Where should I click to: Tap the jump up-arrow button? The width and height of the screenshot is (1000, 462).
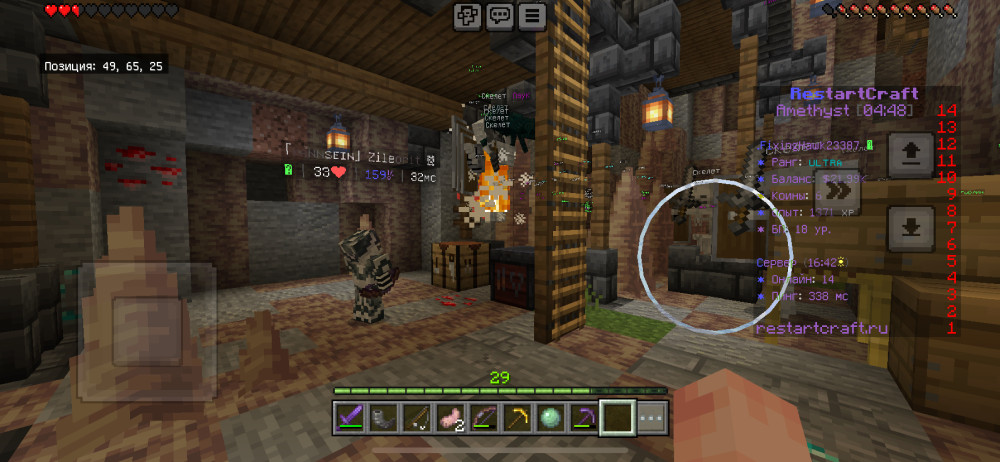tap(911, 154)
